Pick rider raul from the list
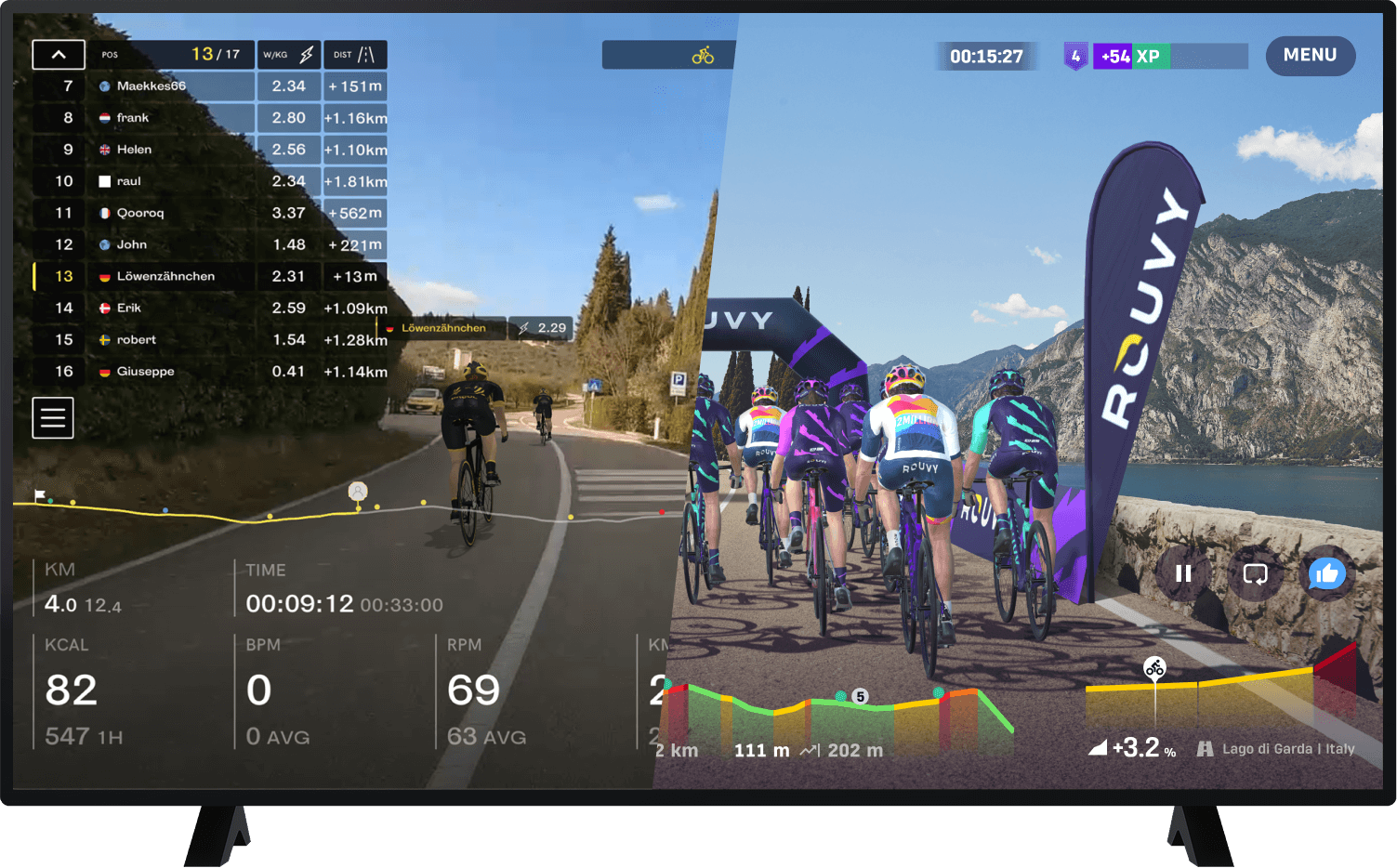Screen dimensions: 1397x868 coord(128,181)
